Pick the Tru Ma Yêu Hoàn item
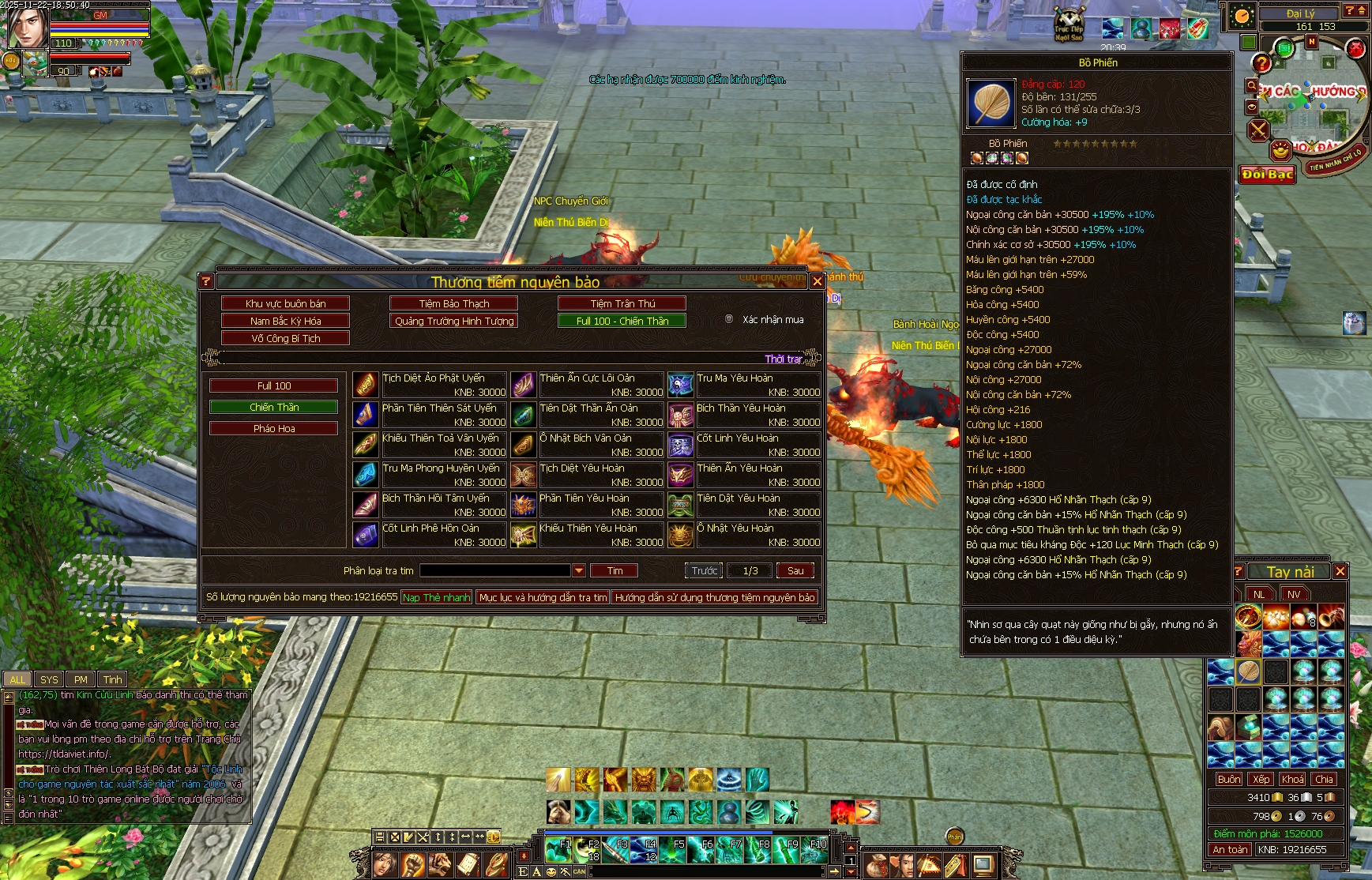The height and width of the screenshot is (880, 1372). click(735, 378)
